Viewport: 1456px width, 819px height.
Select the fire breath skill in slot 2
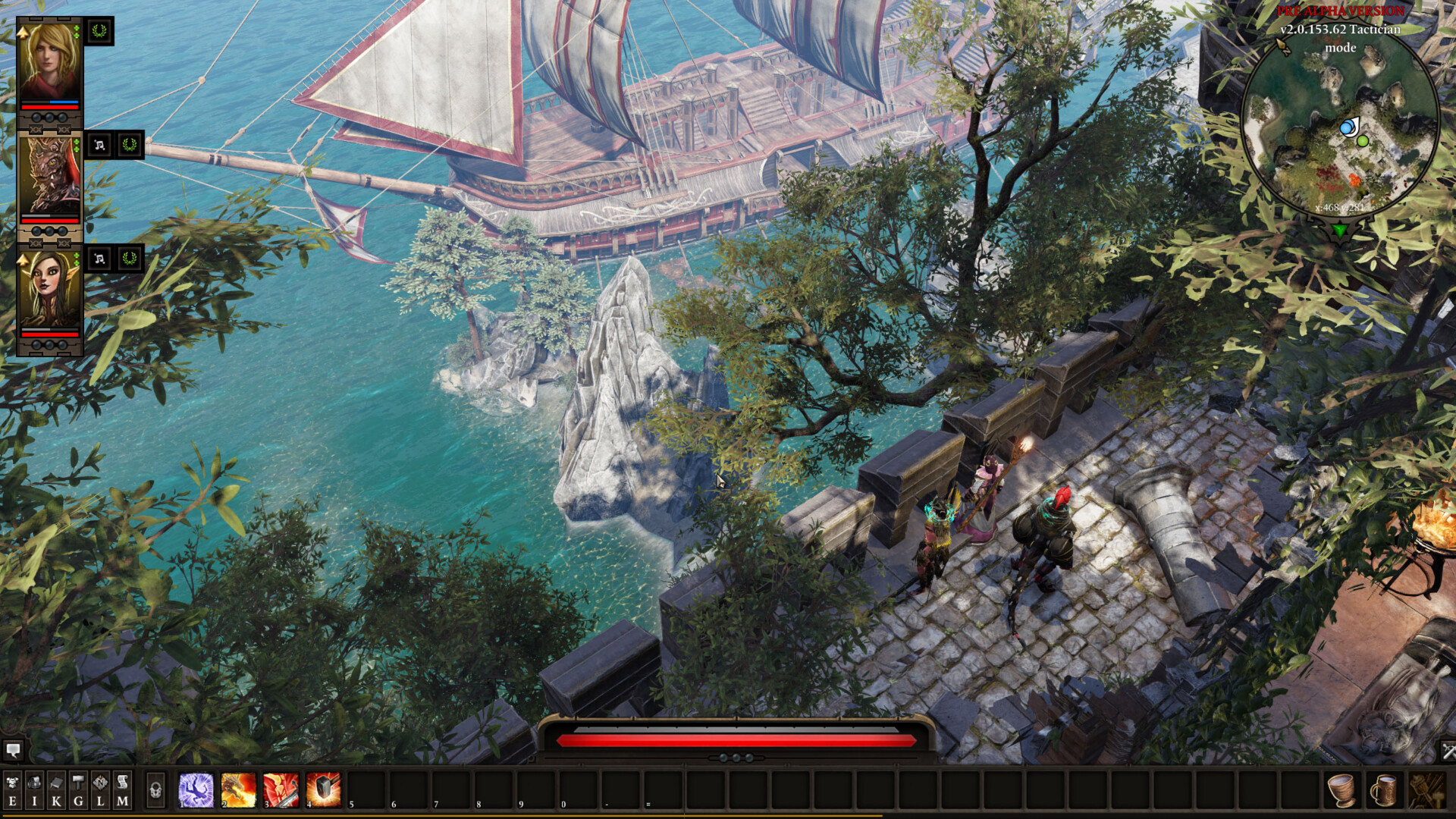coord(238,790)
